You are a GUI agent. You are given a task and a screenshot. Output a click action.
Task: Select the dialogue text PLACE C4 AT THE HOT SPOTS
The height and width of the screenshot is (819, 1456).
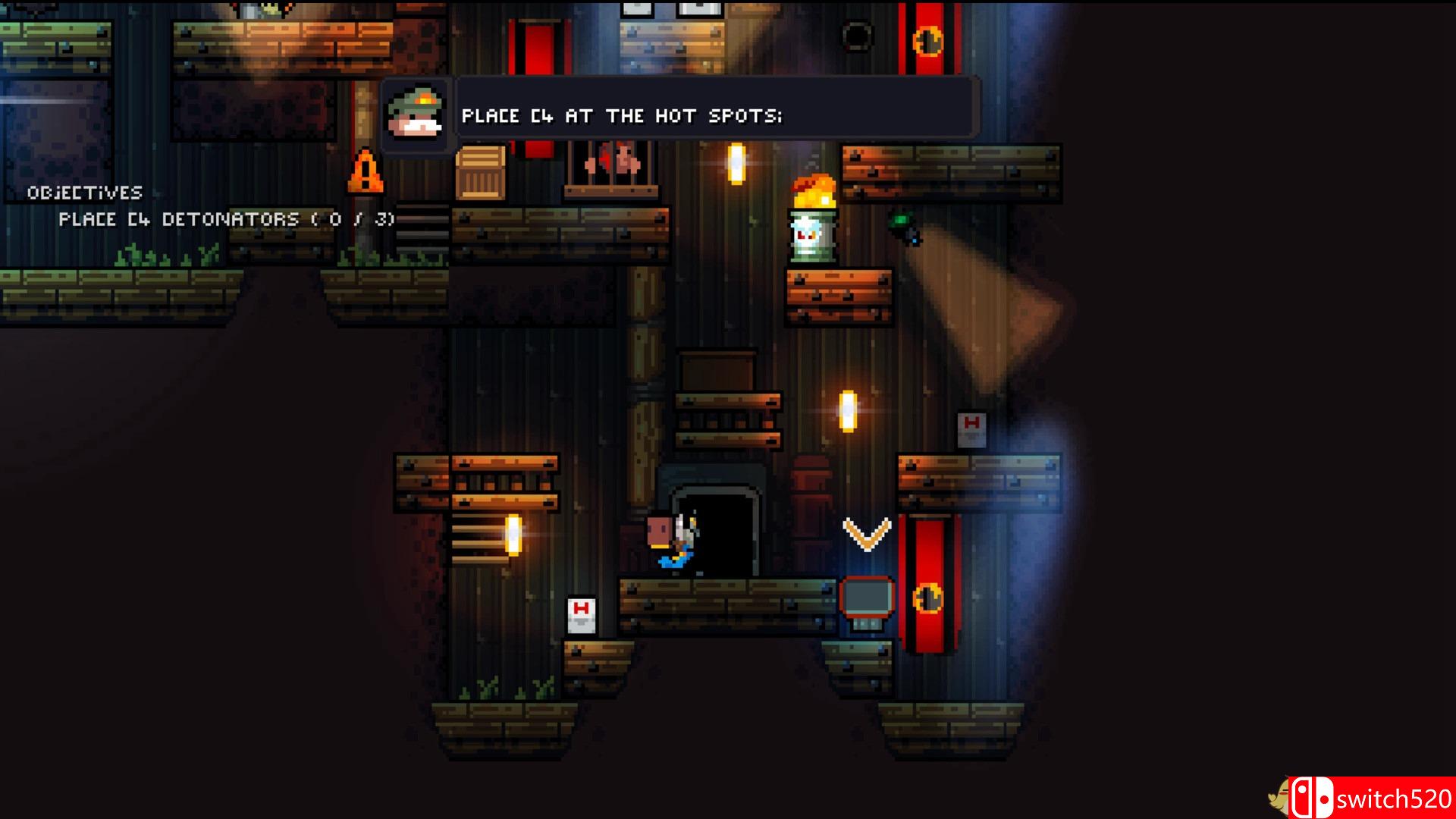(622, 115)
